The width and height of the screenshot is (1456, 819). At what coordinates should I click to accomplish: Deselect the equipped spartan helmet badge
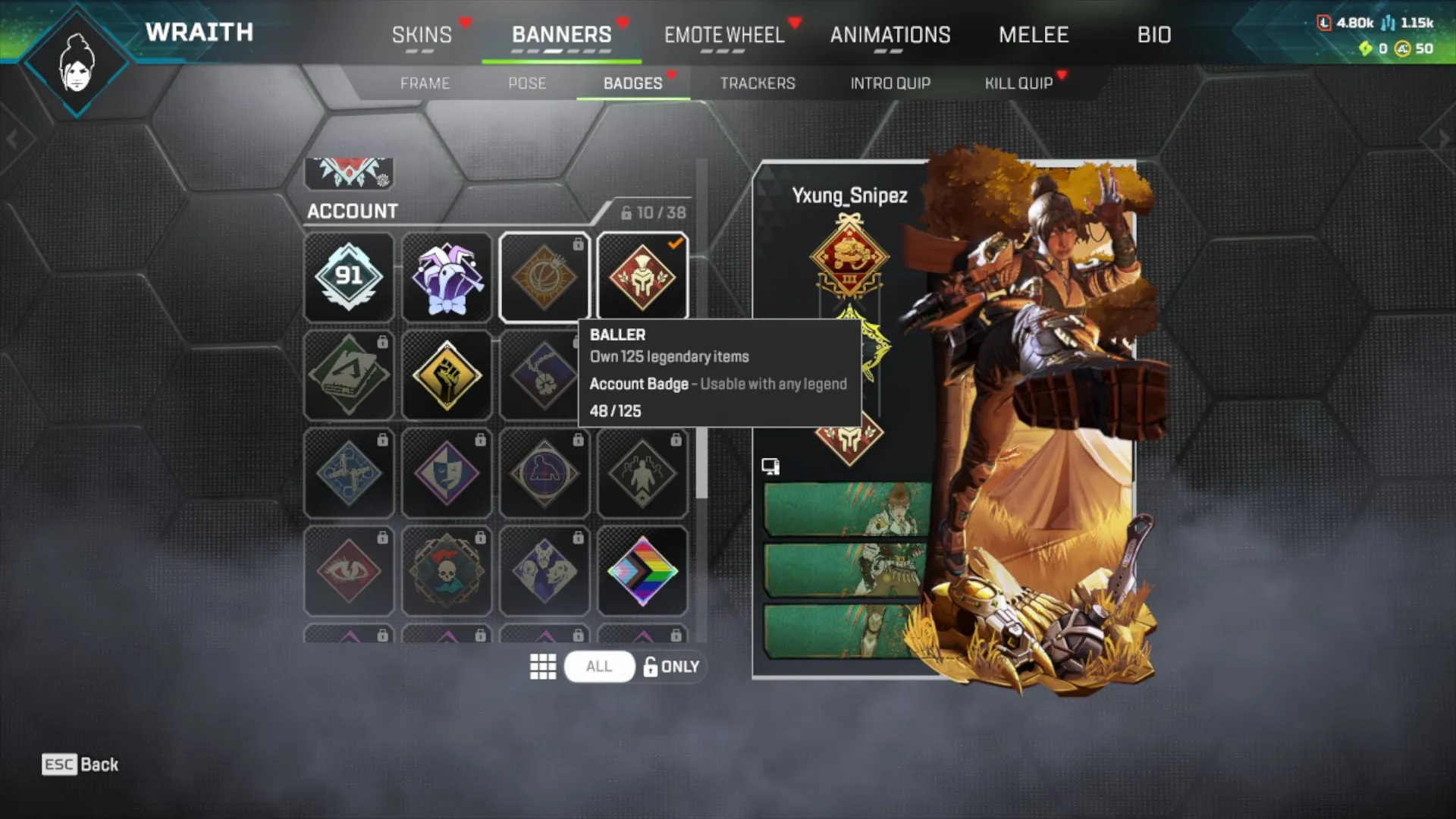click(x=642, y=277)
